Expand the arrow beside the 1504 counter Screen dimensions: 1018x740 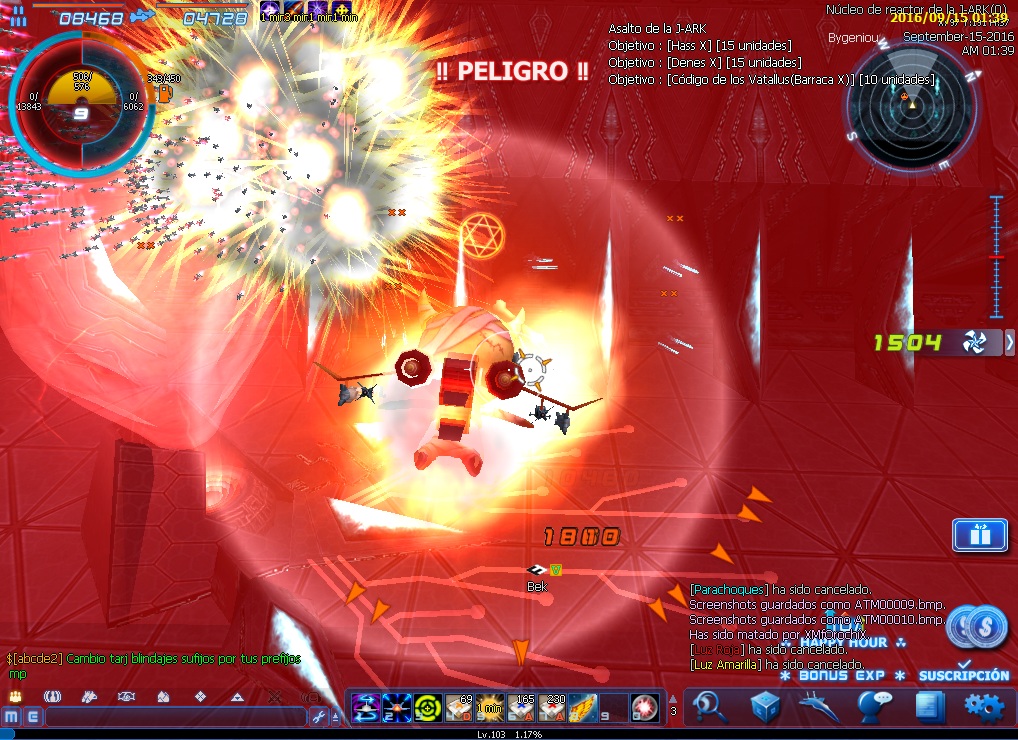pyautogui.click(x=1009, y=343)
